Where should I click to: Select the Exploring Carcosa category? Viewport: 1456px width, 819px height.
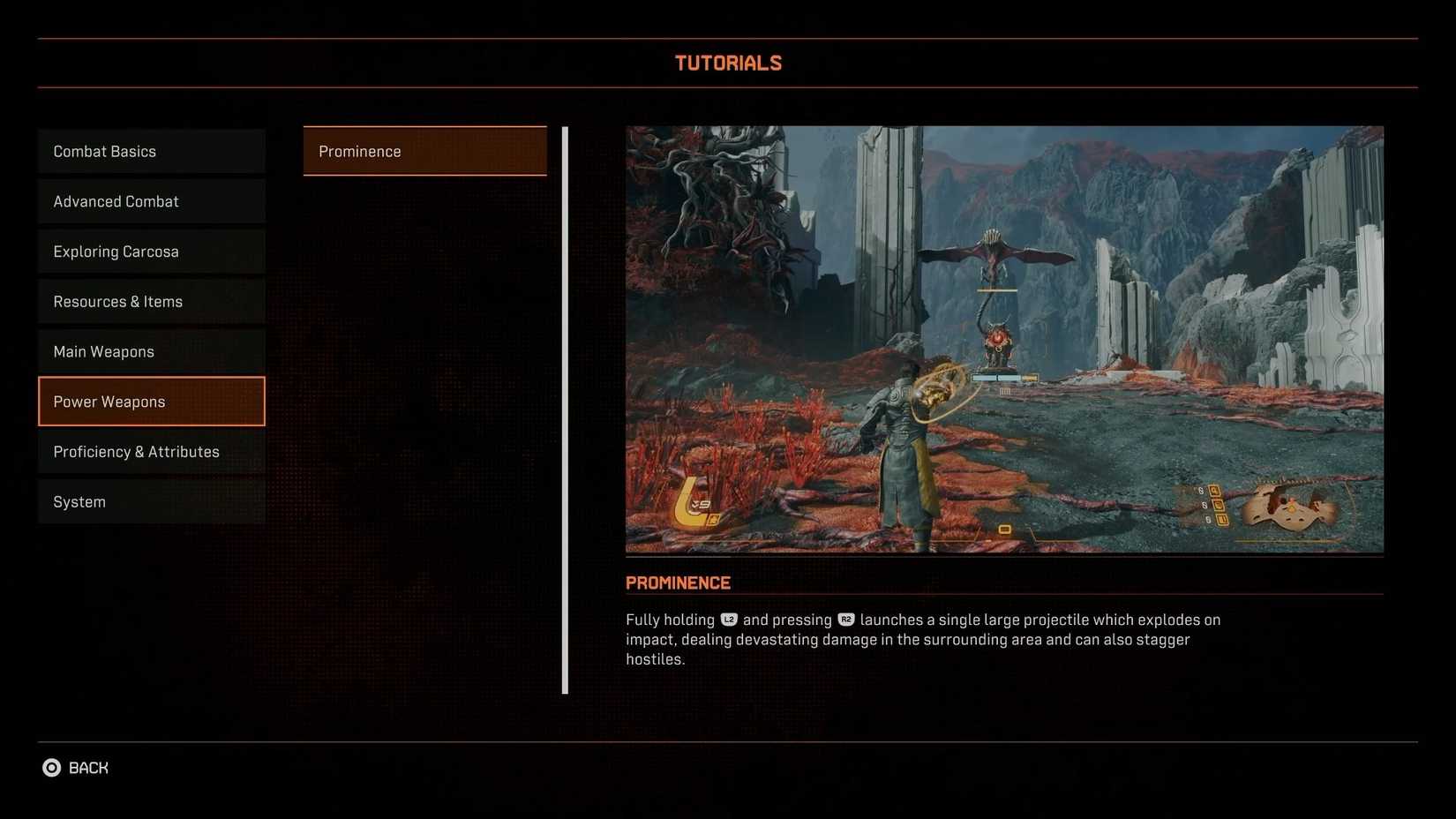tap(151, 252)
